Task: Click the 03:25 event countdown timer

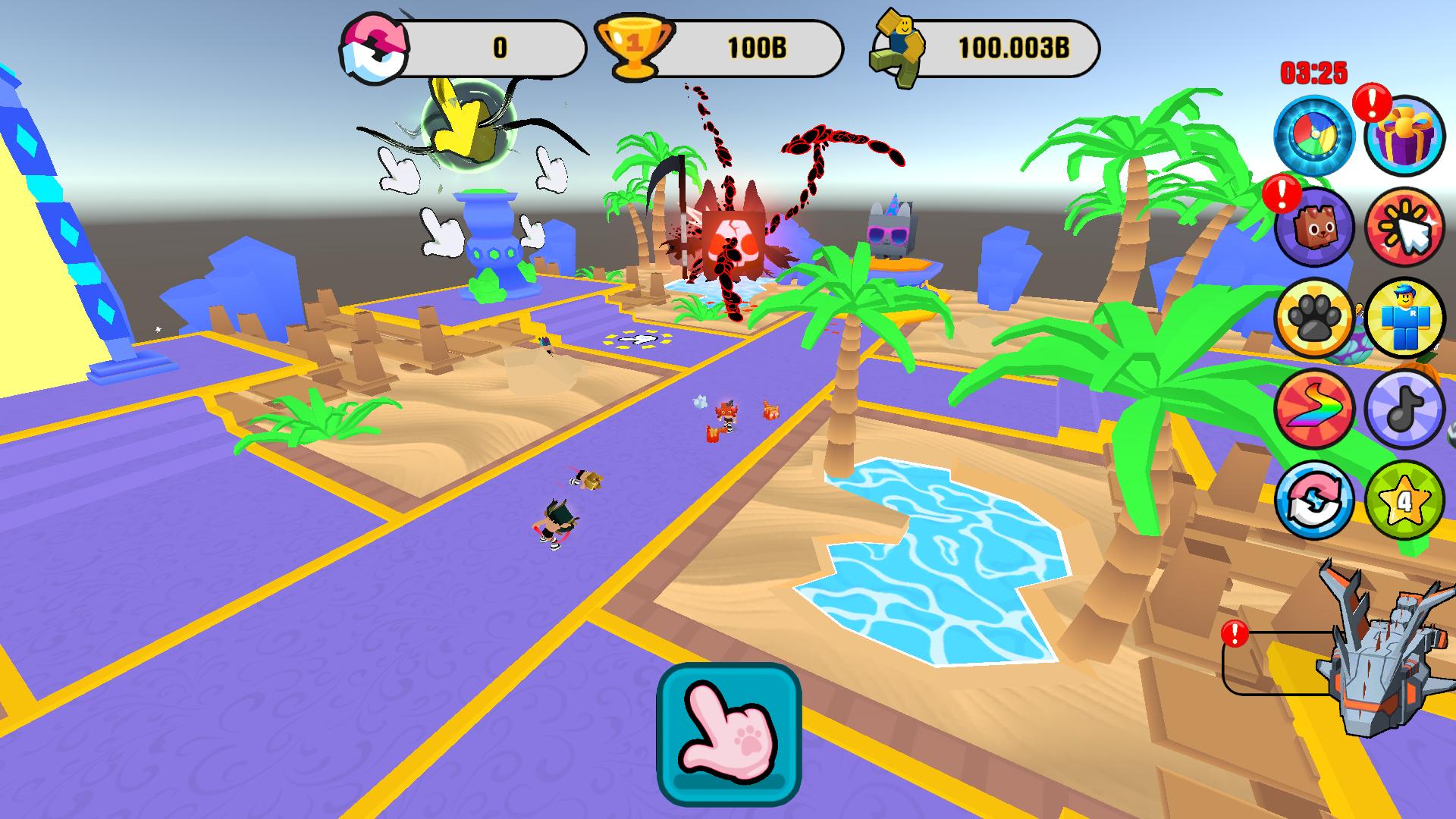Action: point(1313,72)
